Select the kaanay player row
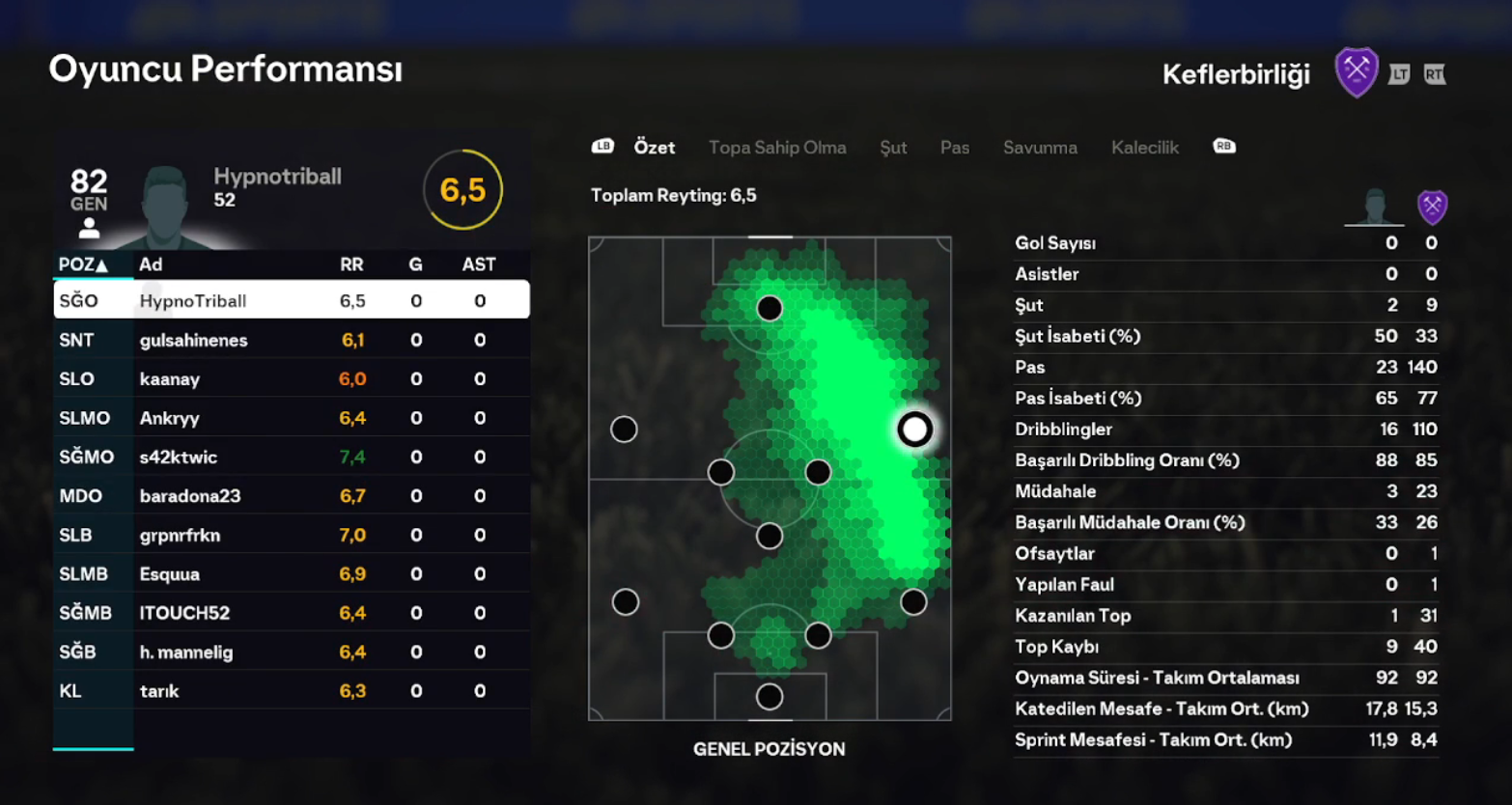Viewport: 1512px width, 805px height. coord(291,378)
